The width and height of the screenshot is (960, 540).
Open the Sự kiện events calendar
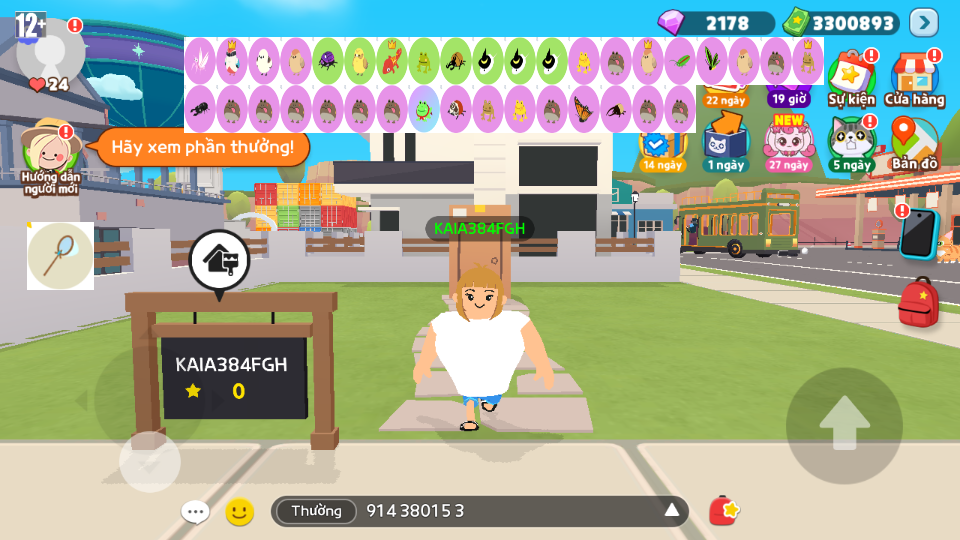tap(851, 78)
